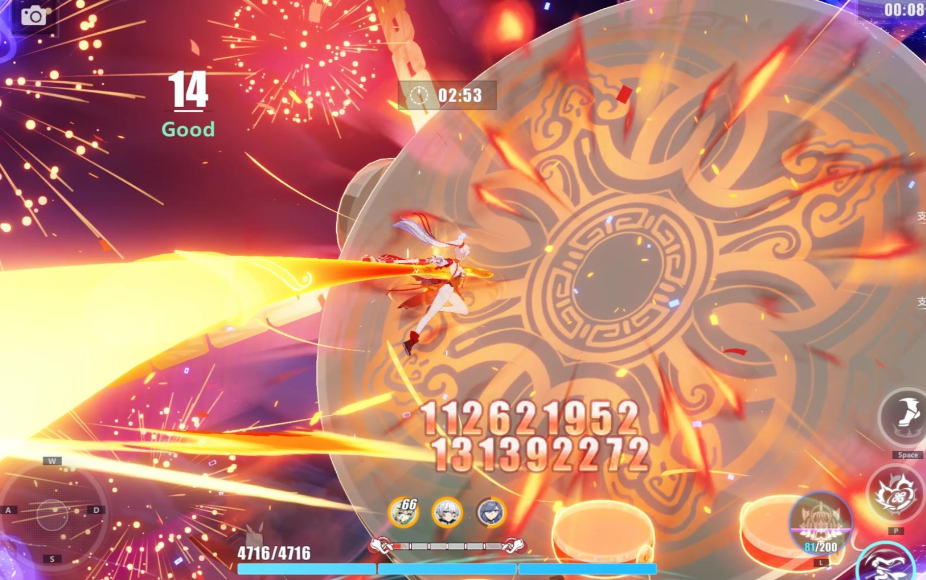Unleash the ultimate skill showing 81/200
The image size is (926, 580).
[820, 521]
